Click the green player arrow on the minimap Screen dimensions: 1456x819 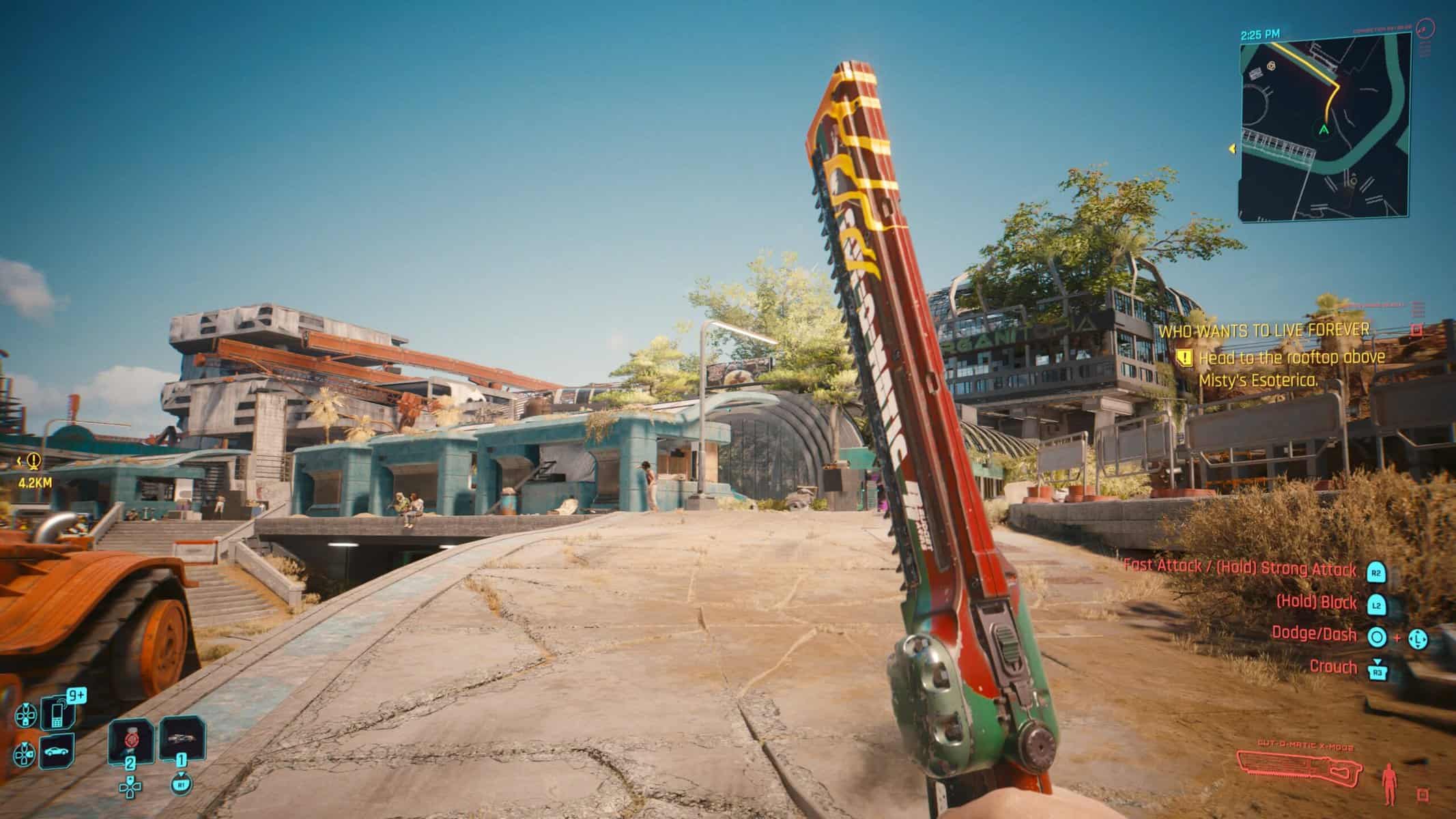click(x=1324, y=130)
